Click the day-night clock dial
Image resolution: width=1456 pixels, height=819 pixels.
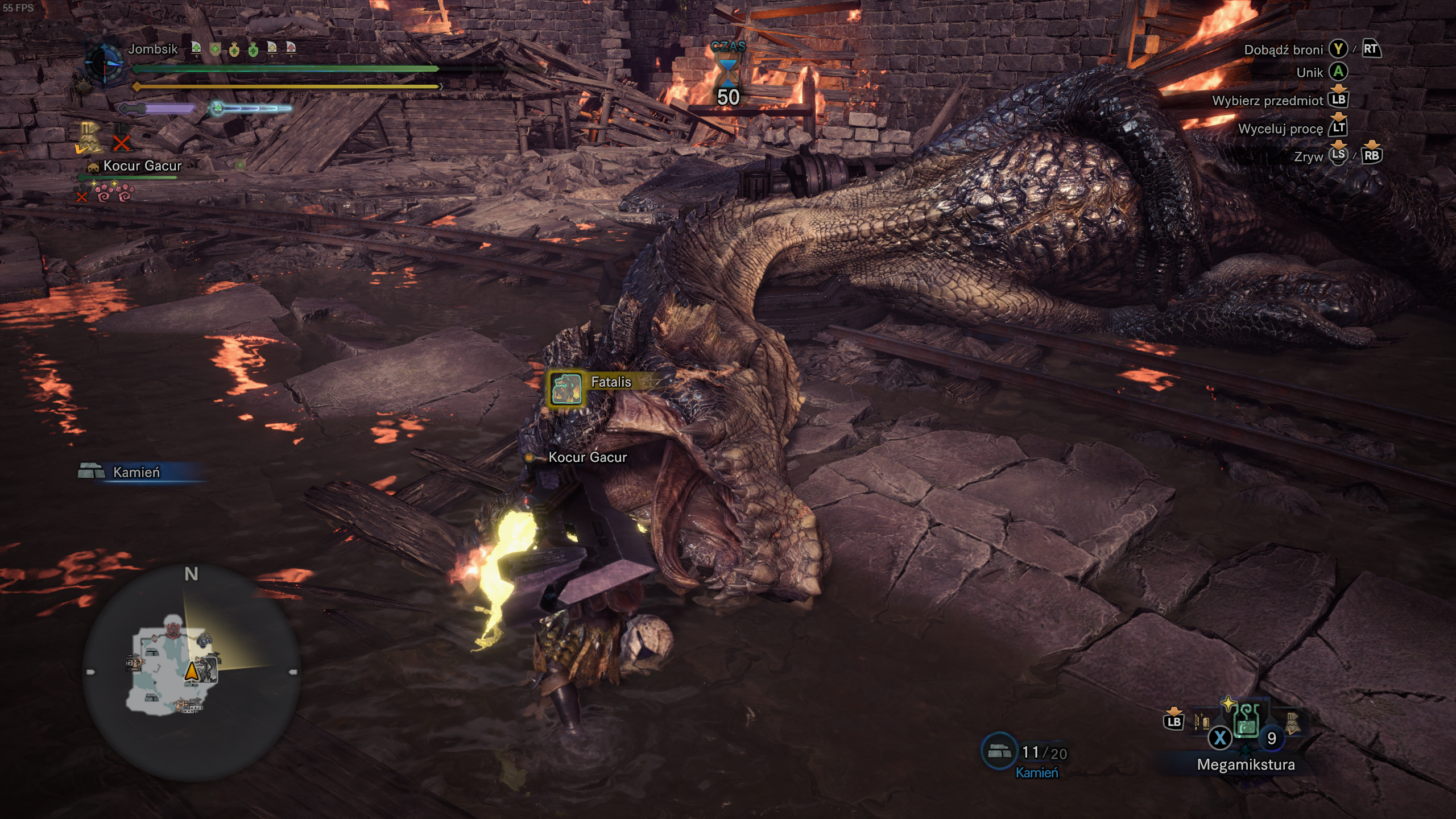coord(105,64)
